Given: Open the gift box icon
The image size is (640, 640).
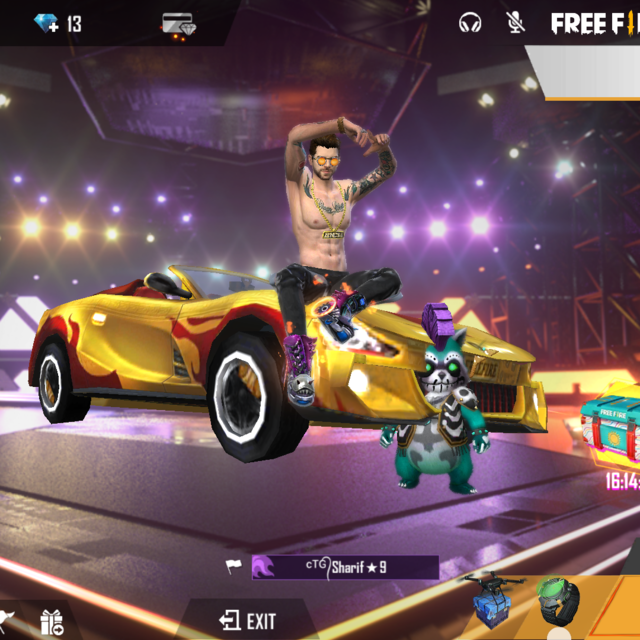Looking at the screenshot, I should pos(51,623).
